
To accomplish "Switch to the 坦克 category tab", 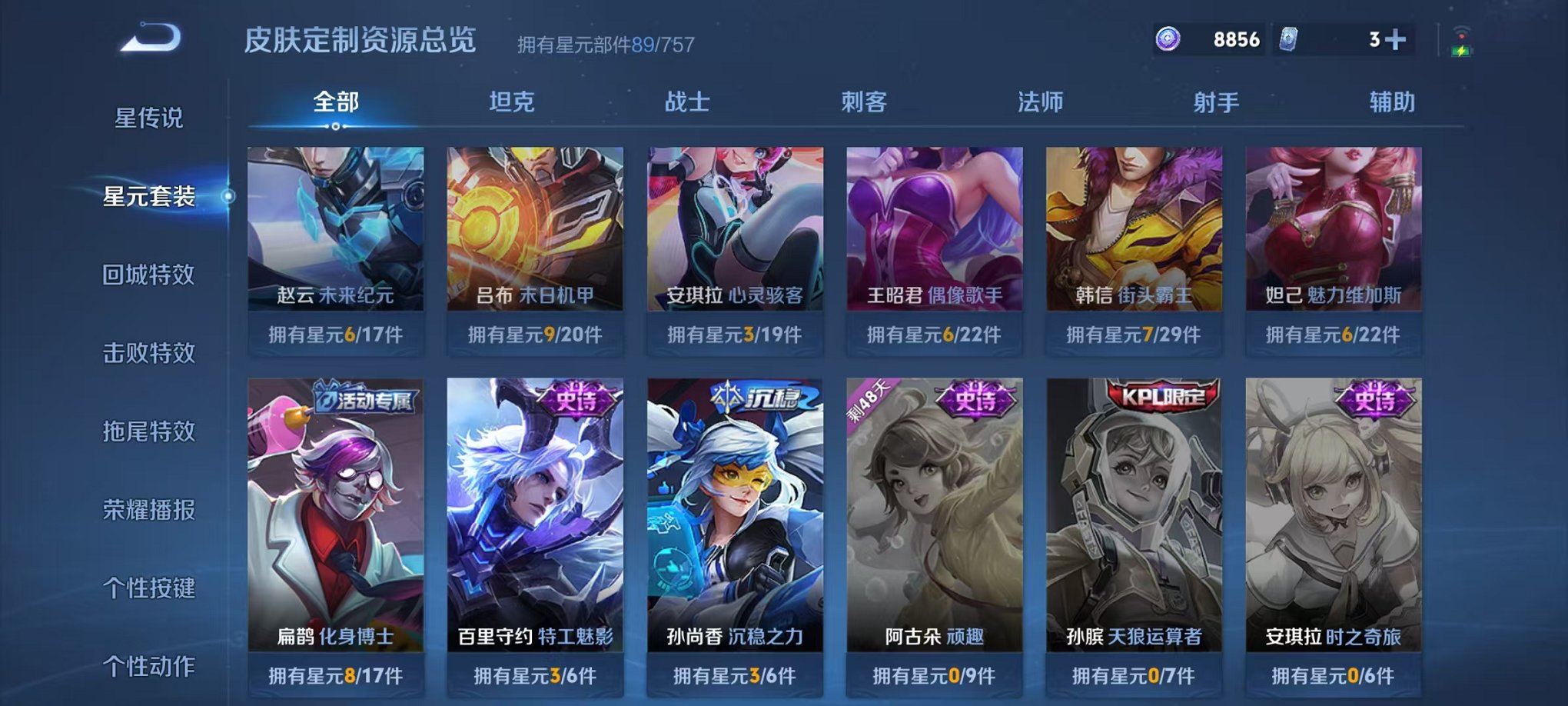I will [x=512, y=102].
